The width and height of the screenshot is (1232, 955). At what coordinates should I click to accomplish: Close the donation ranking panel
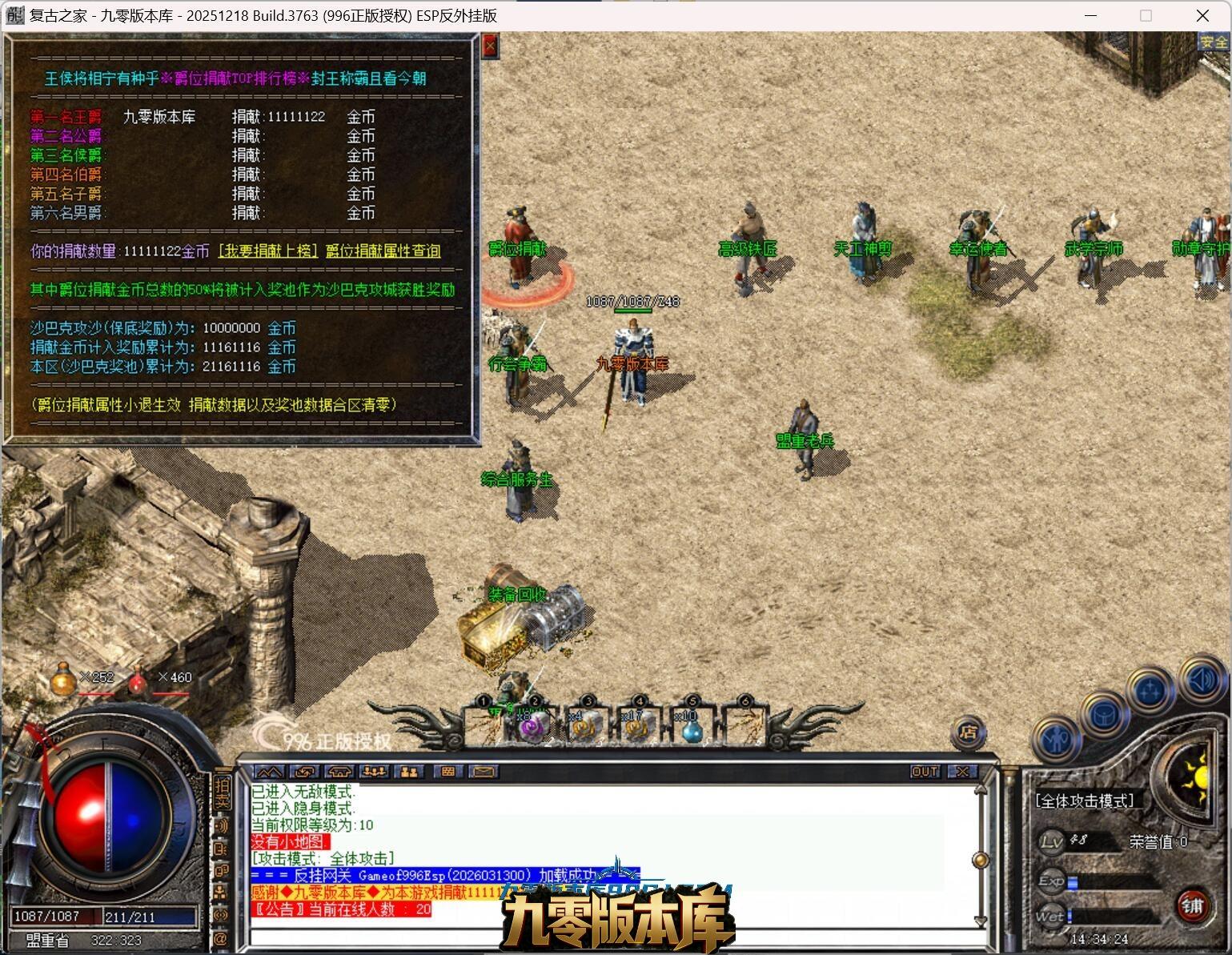490,46
